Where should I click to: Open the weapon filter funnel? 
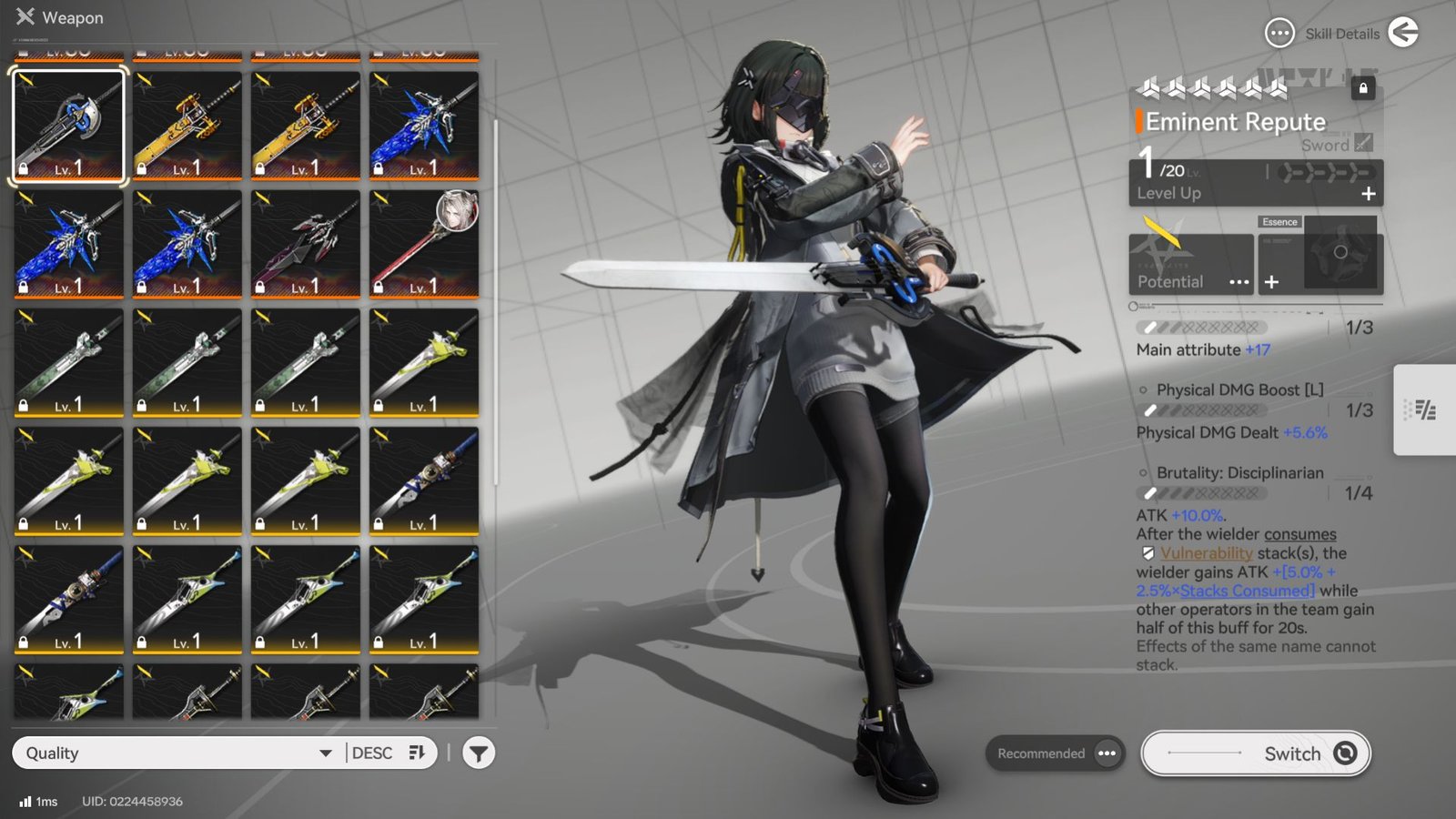tap(479, 753)
